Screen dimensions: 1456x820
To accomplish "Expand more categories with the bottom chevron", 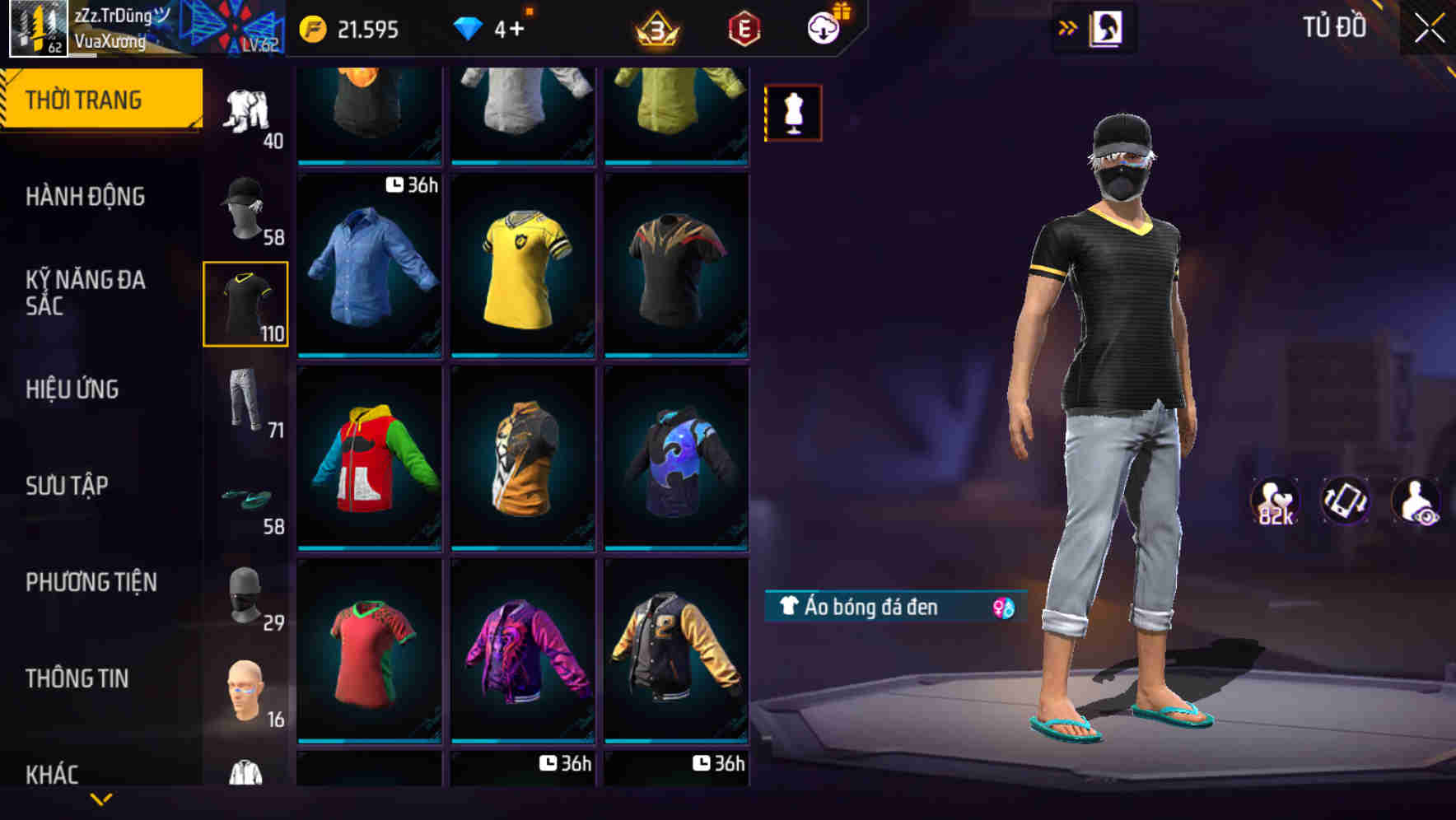I will [x=101, y=799].
